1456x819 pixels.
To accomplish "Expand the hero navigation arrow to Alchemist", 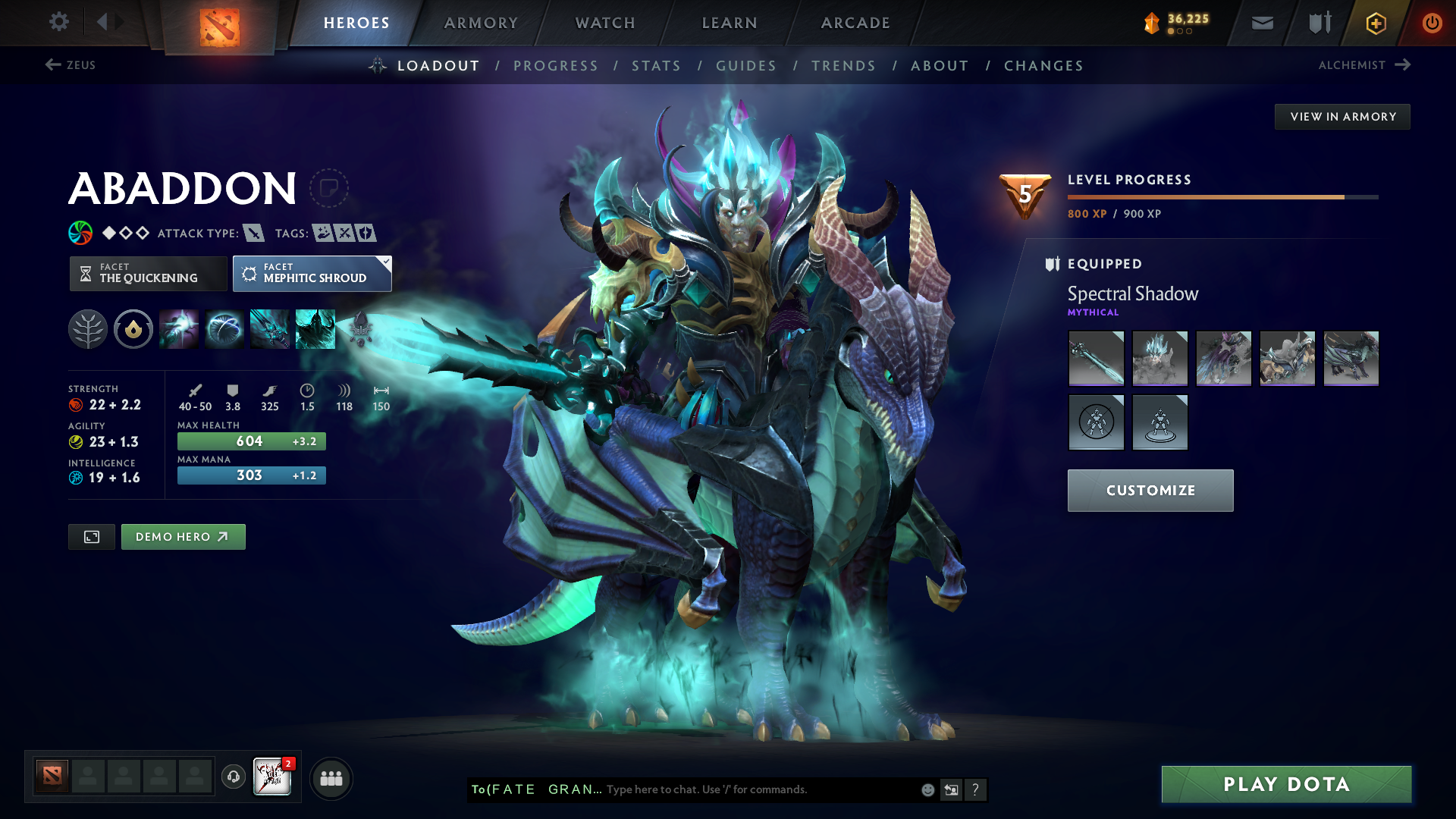I will click(x=1404, y=65).
